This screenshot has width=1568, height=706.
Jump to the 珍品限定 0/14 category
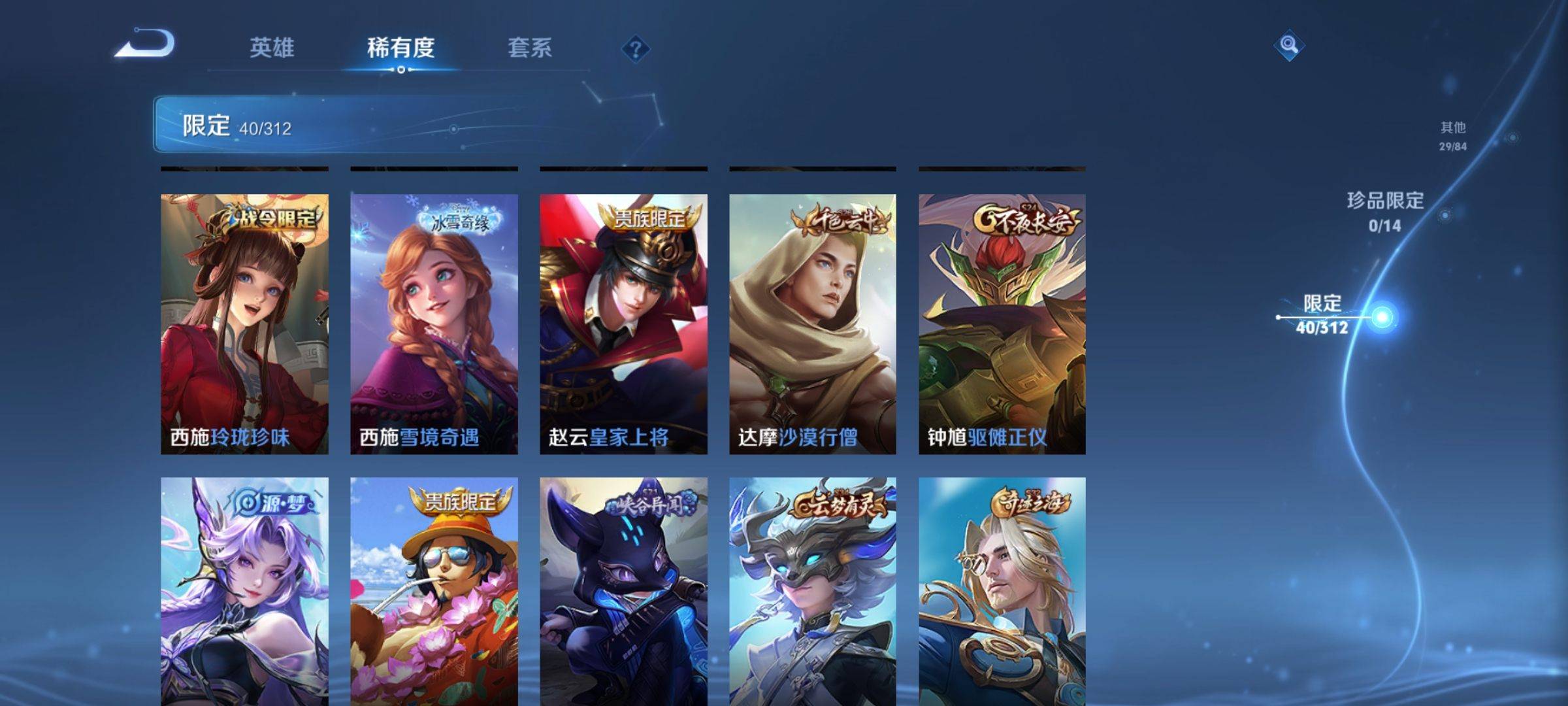[x=1385, y=211]
